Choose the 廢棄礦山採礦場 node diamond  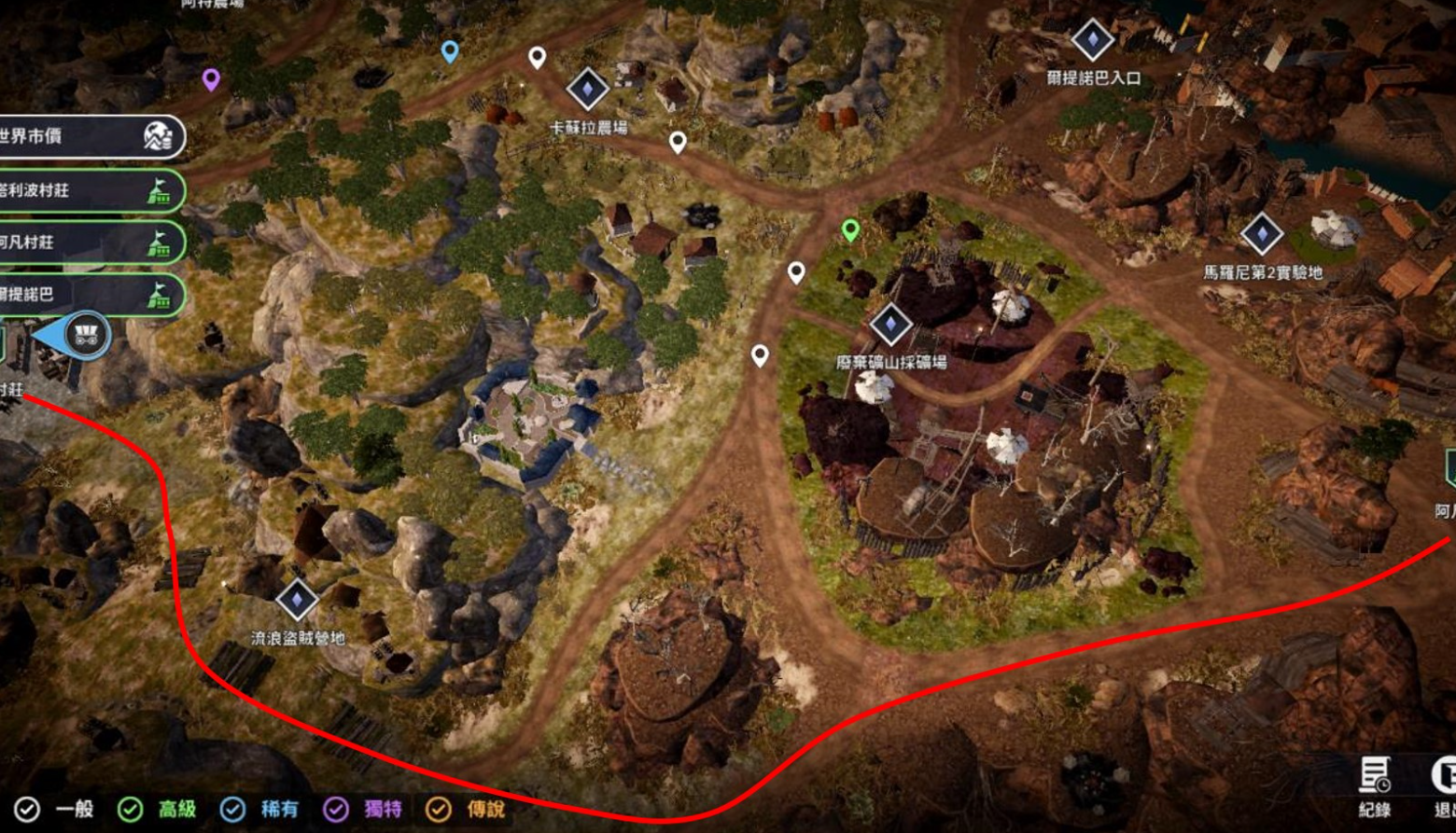(890, 324)
